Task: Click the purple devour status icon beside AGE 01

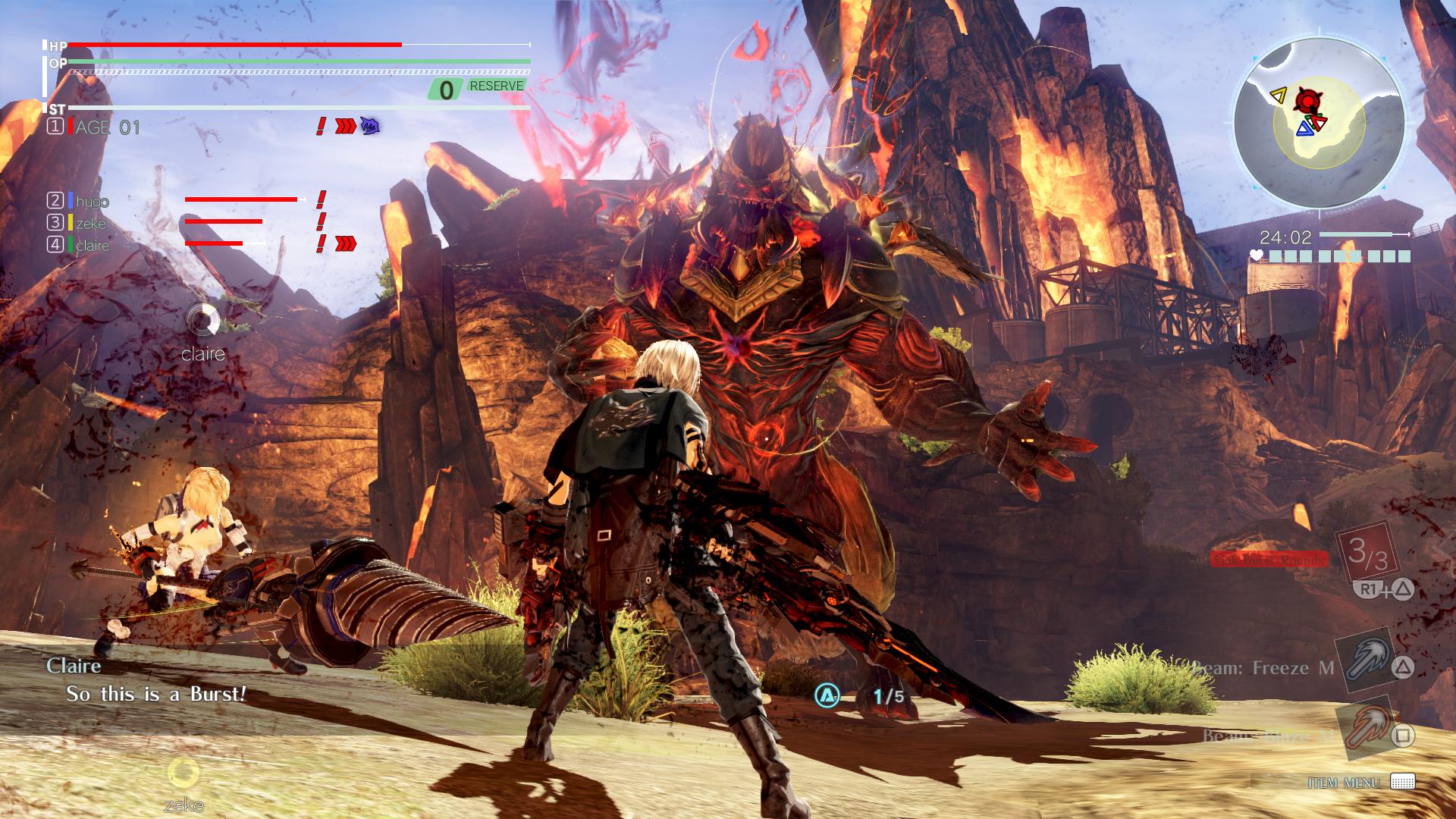Action: pyautogui.click(x=369, y=127)
